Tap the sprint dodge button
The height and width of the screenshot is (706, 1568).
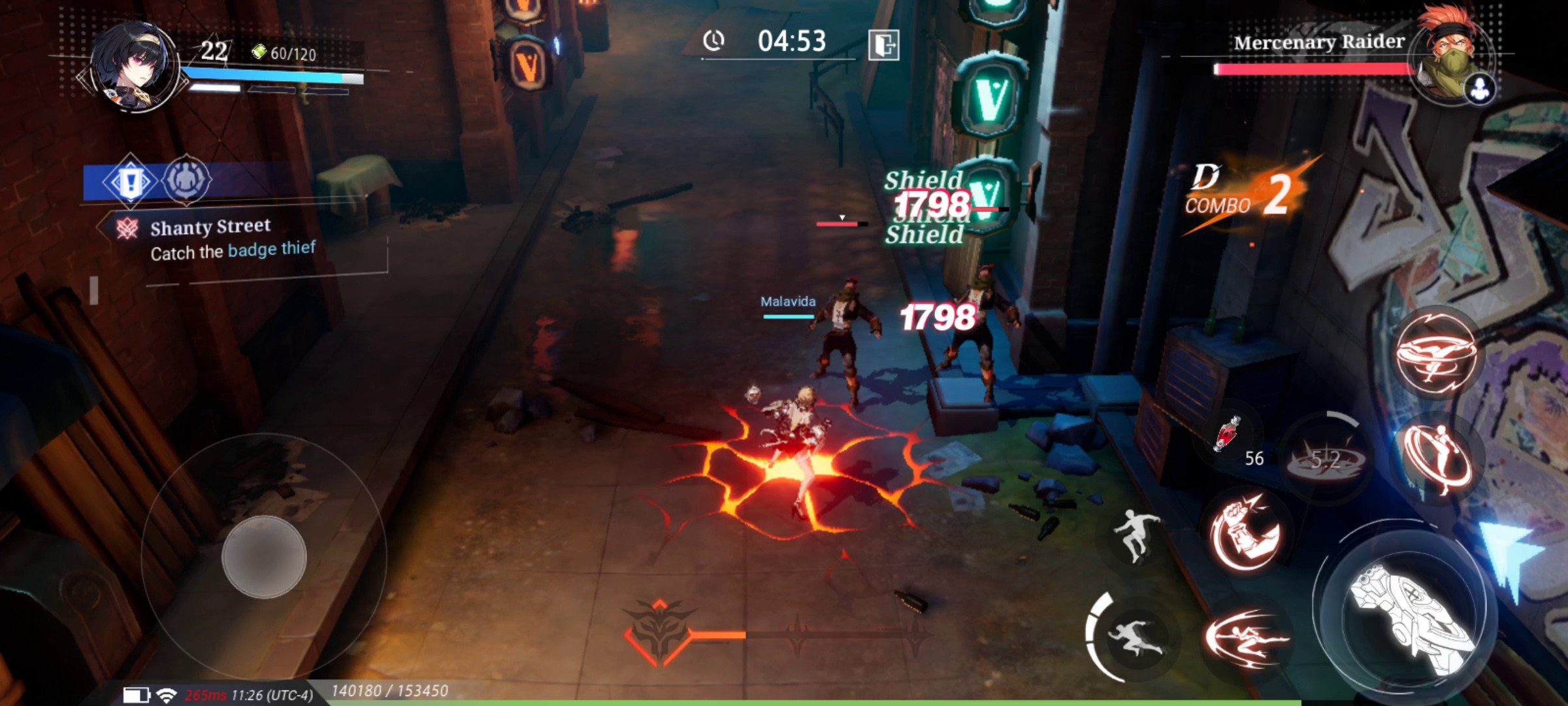point(1135,637)
